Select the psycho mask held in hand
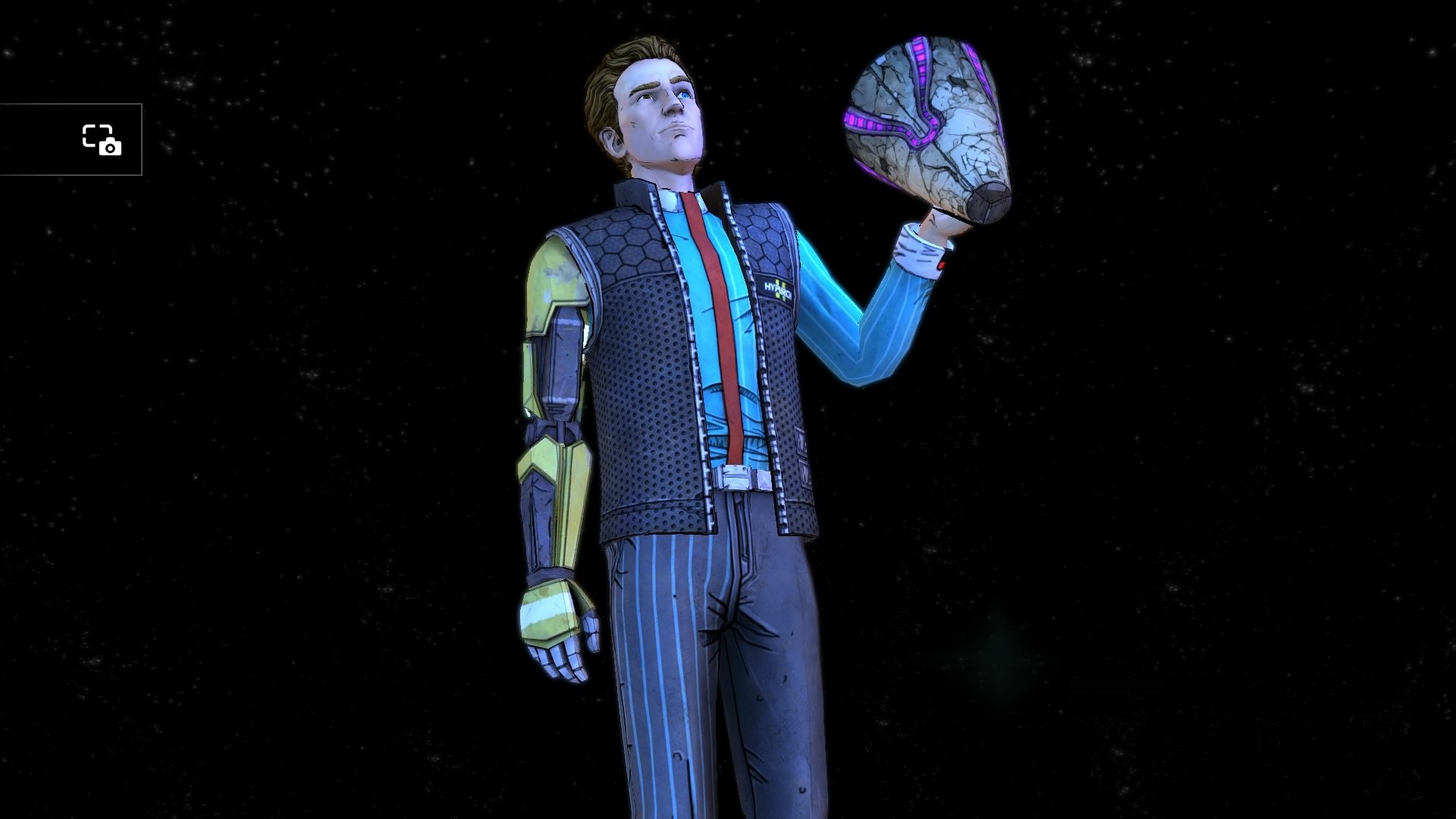 coord(925,121)
